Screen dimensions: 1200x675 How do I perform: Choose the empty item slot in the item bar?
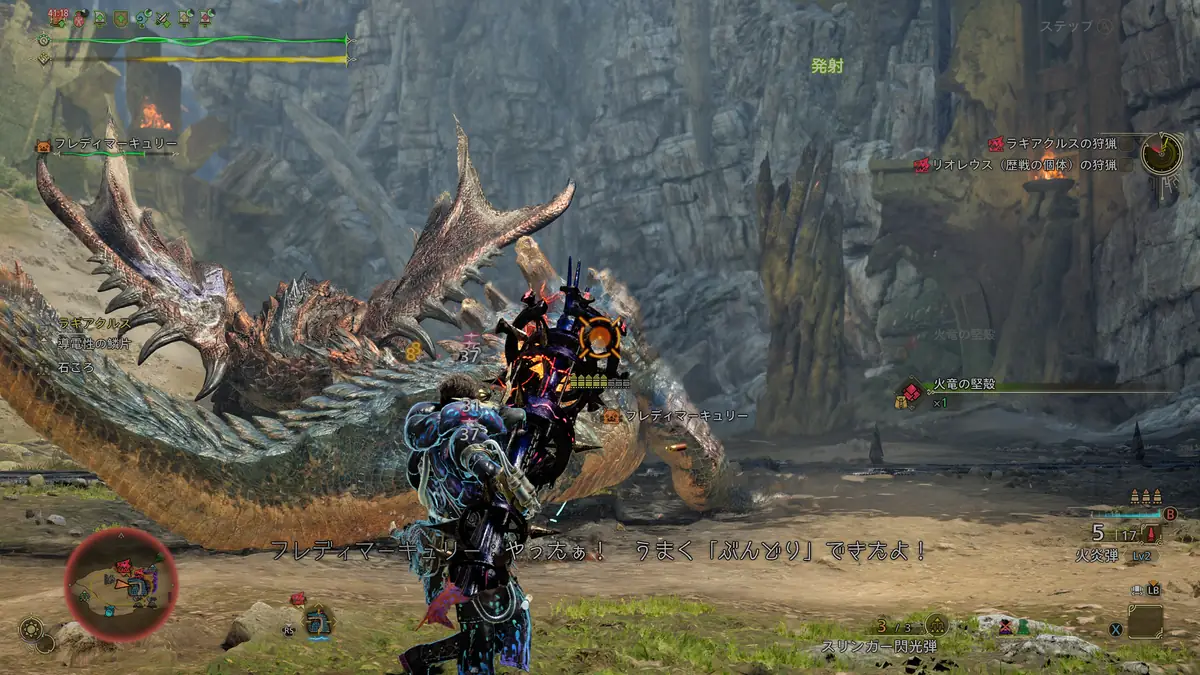(x=1145, y=621)
